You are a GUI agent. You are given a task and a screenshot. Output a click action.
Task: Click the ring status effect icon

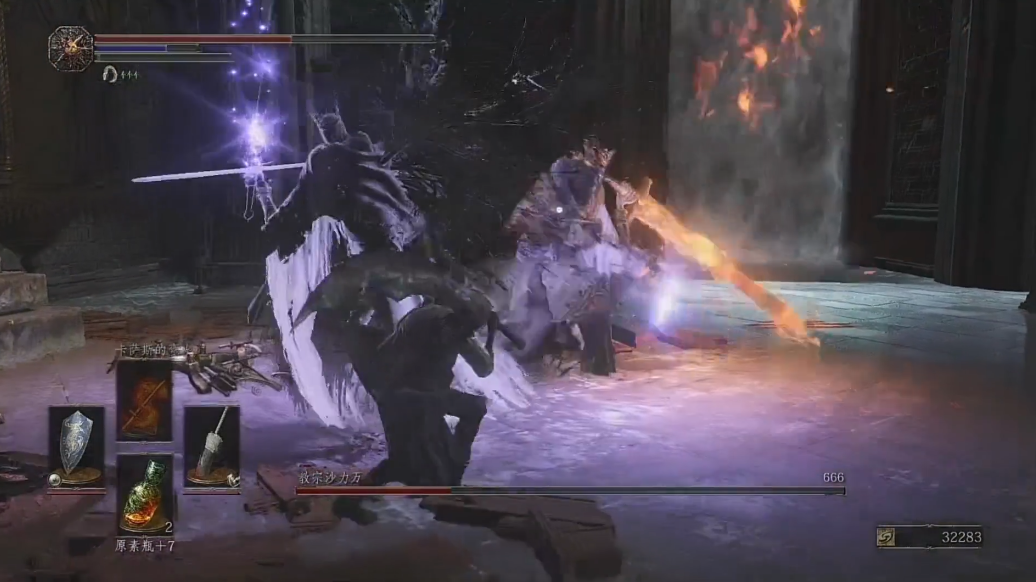point(109,74)
